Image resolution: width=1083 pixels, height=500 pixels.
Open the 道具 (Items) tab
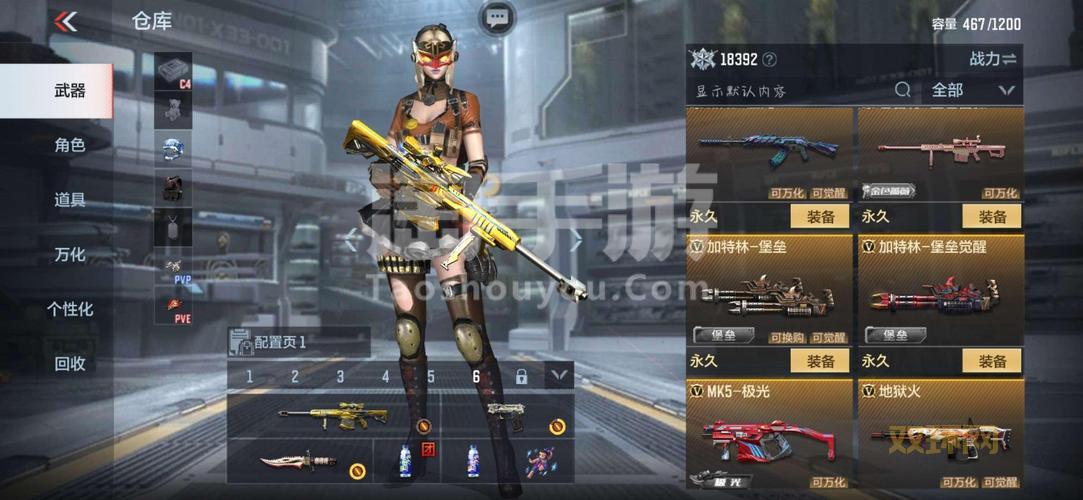click(x=69, y=199)
